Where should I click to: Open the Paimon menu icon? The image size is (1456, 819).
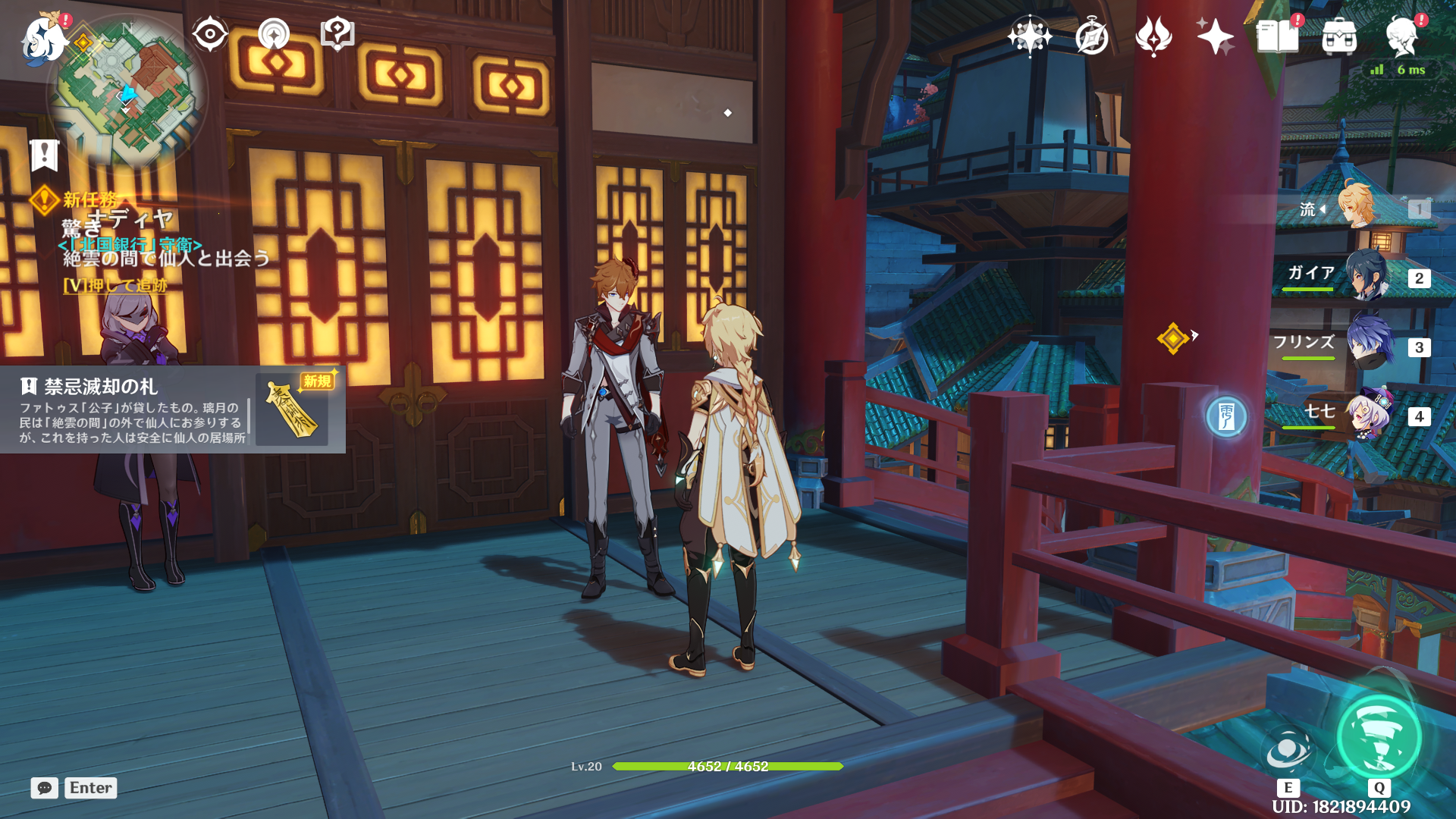point(44,36)
